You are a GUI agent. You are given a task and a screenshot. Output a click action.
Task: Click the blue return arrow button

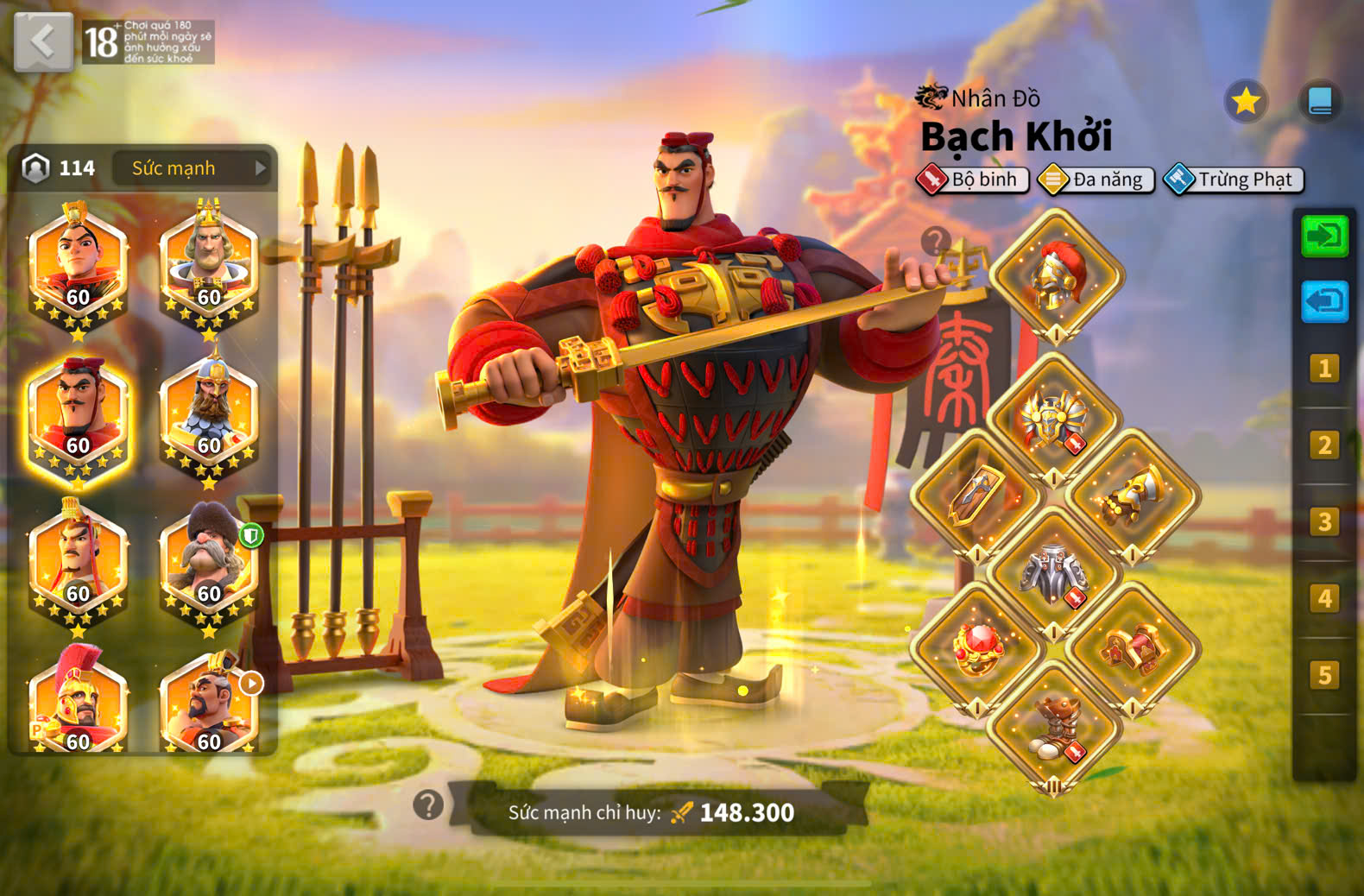(1324, 301)
